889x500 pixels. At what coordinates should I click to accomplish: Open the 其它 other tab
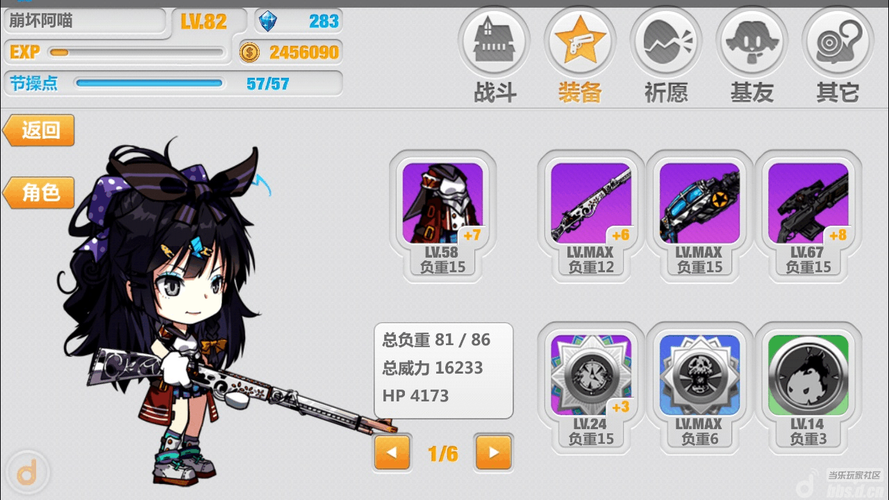(838, 56)
